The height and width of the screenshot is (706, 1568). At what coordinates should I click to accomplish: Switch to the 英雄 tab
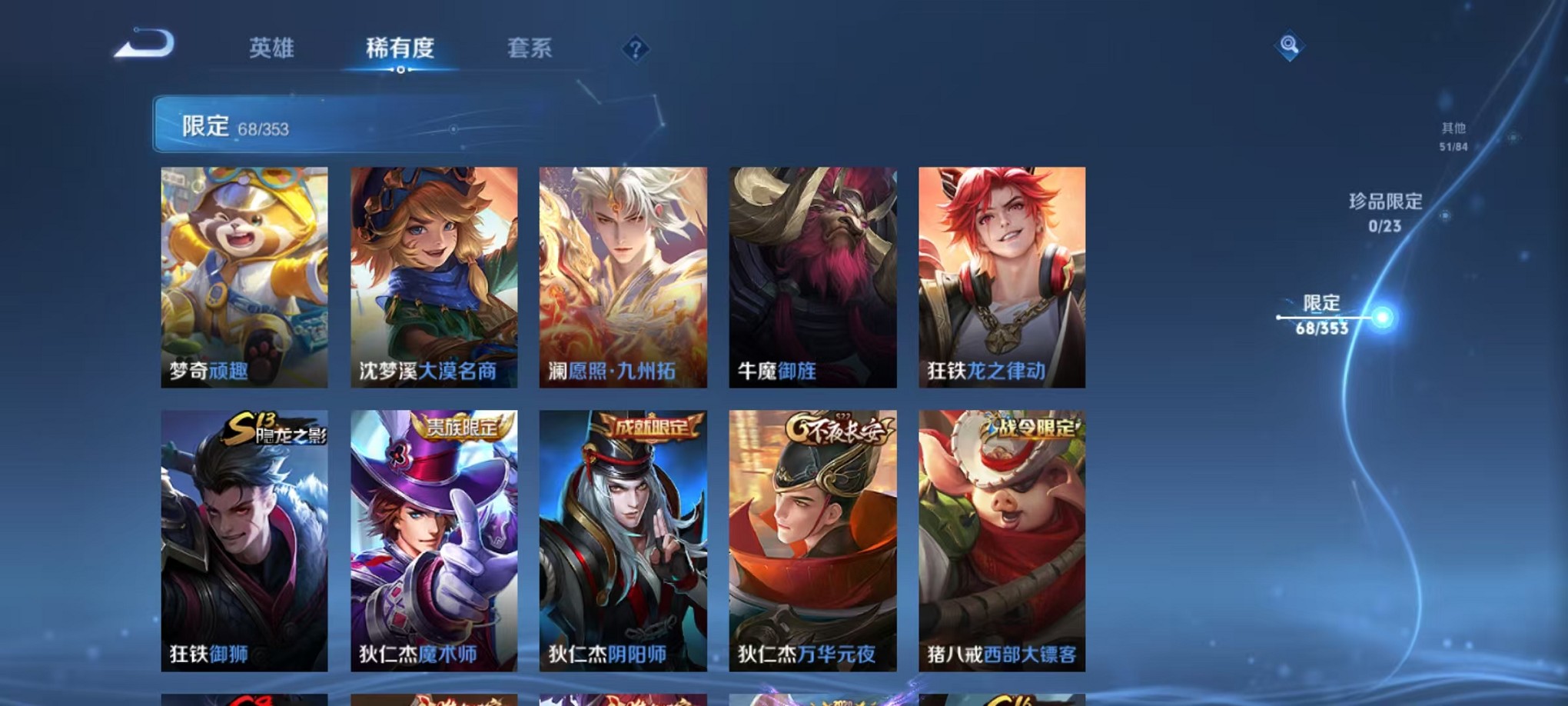pos(270,48)
